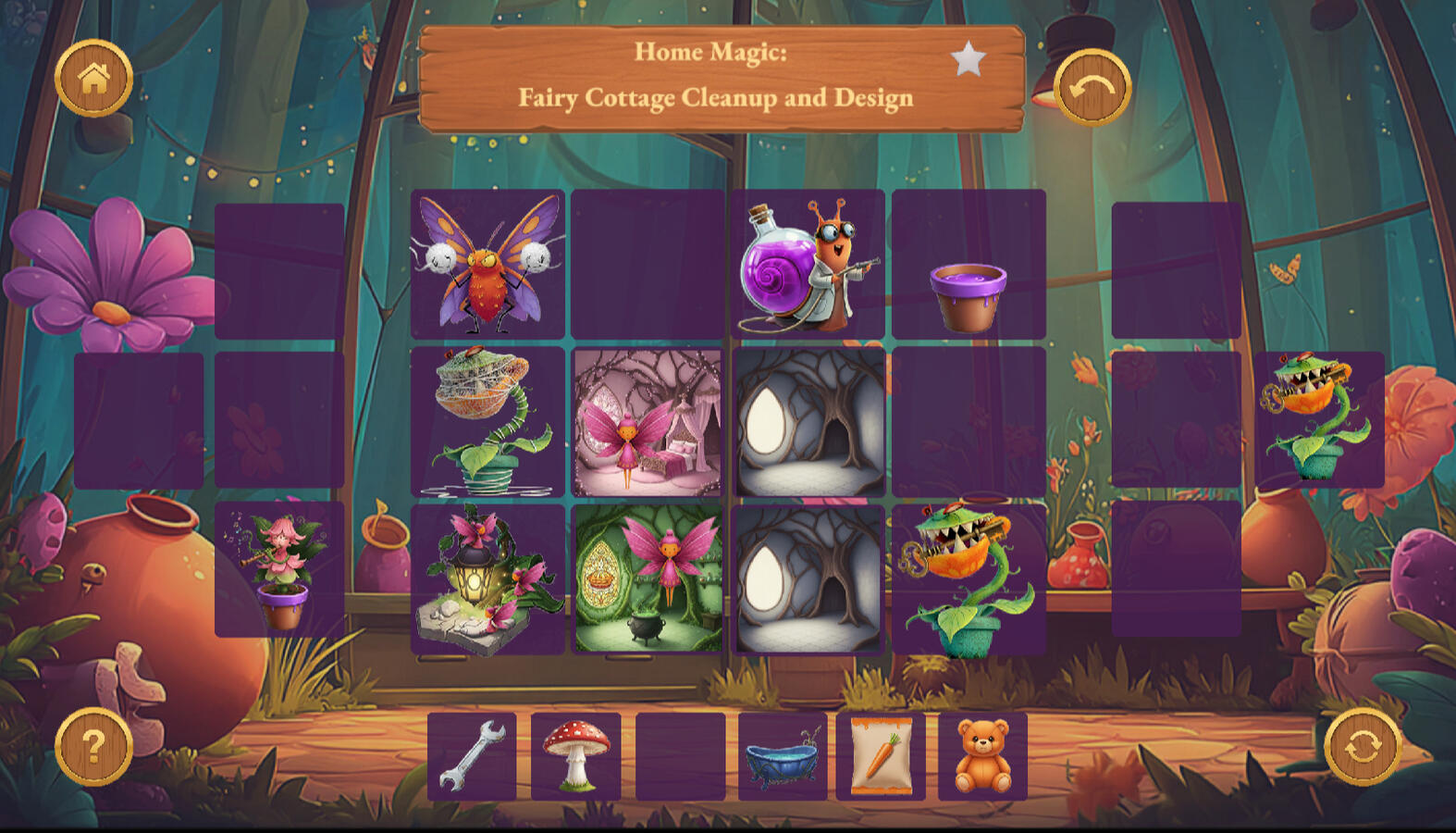
Task: Choose the lantern with pink flowers tile
Action: [x=487, y=579]
